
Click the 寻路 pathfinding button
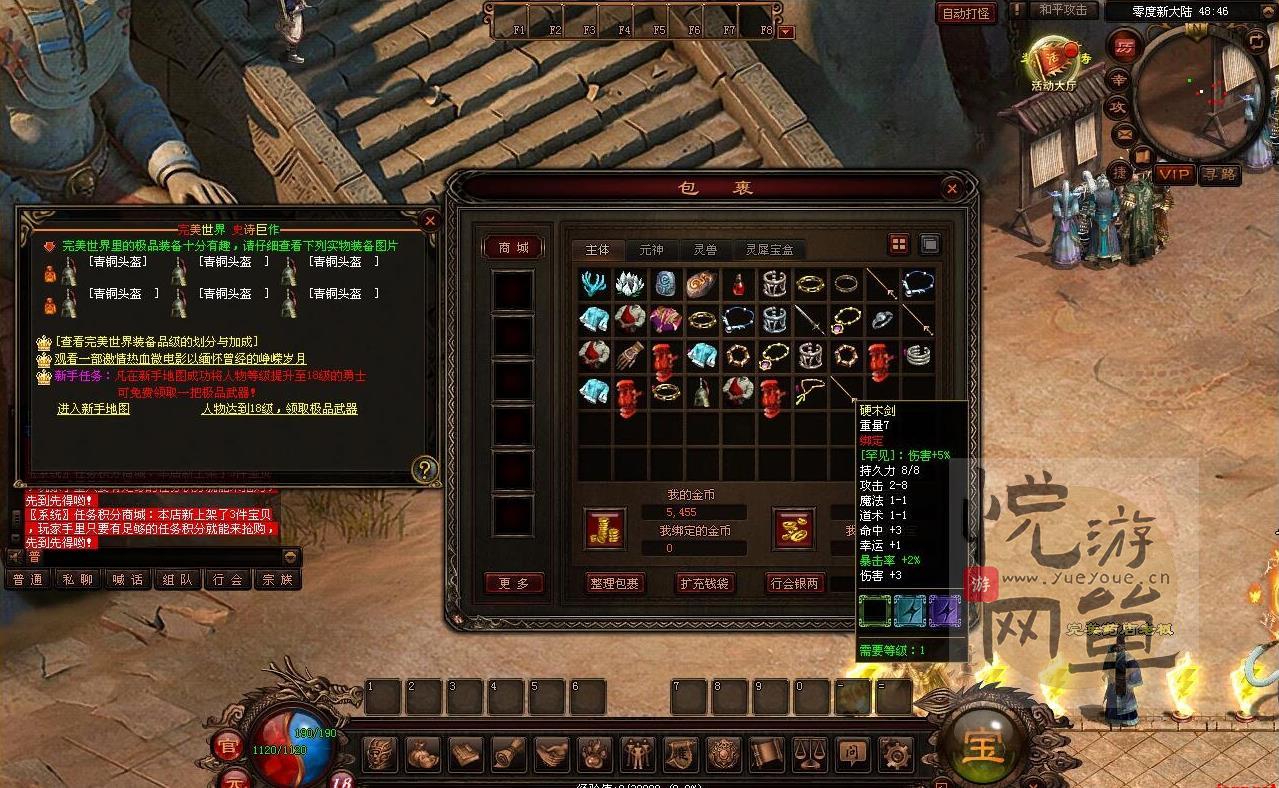(1220, 175)
